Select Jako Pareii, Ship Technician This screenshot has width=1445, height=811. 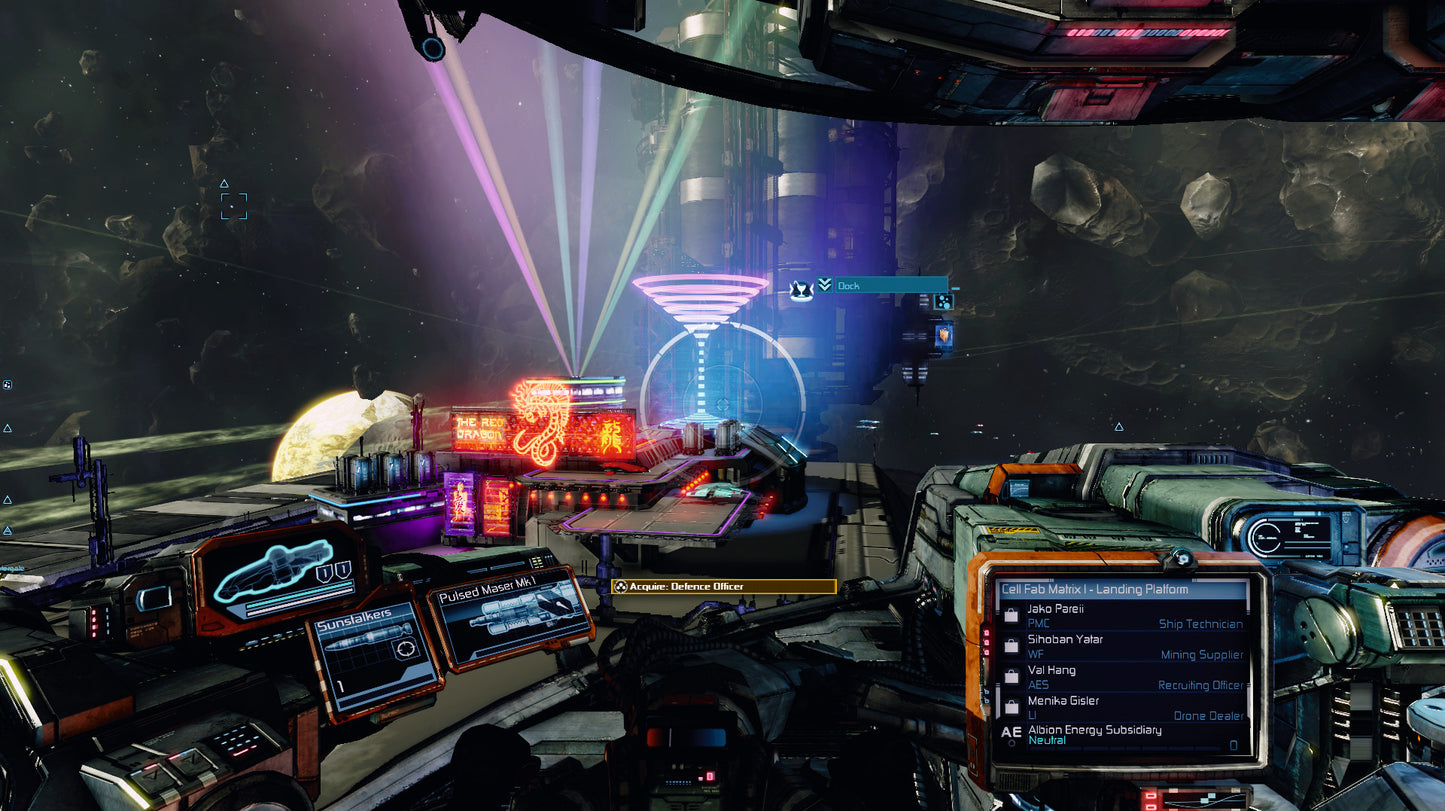click(x=1124, y=616)
